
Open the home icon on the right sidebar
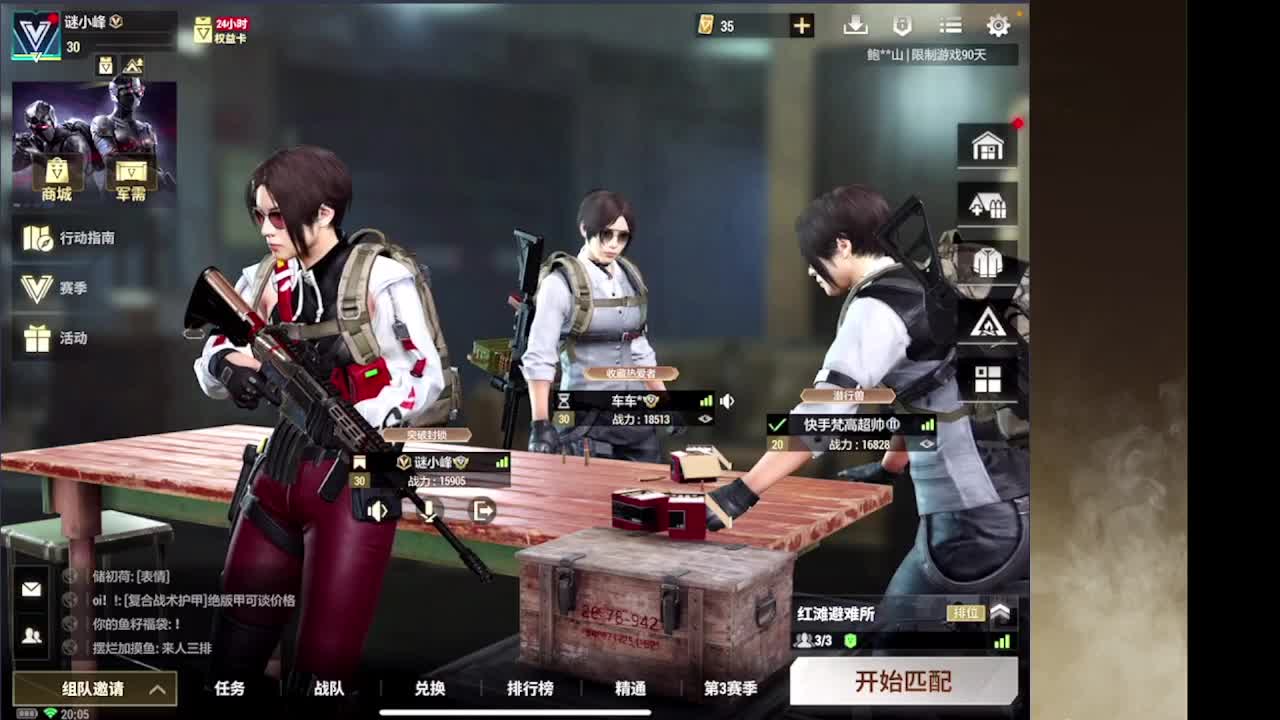[987, 145]
